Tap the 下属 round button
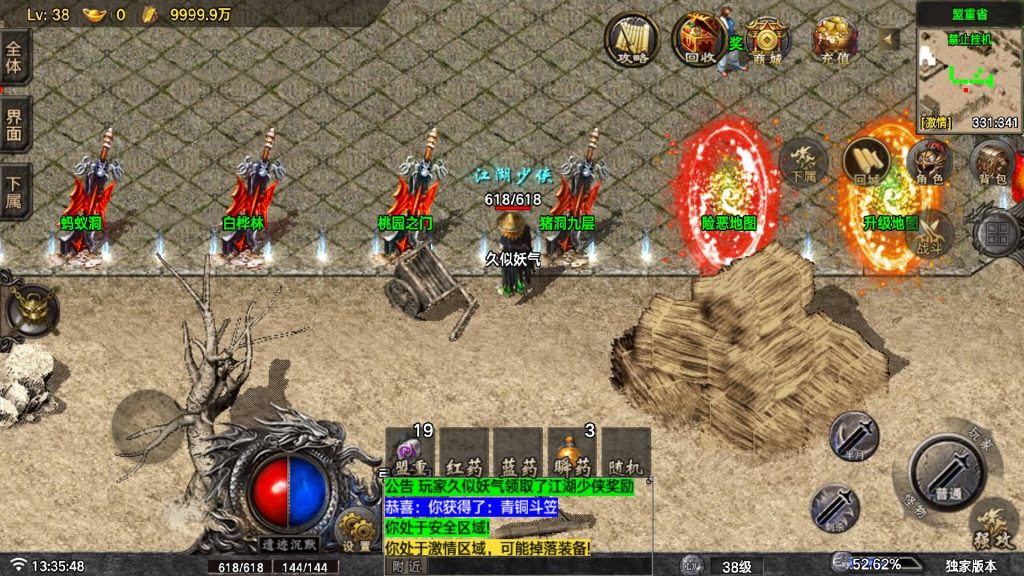Viewport: 1024px width, 576px height. click(803, 161)
